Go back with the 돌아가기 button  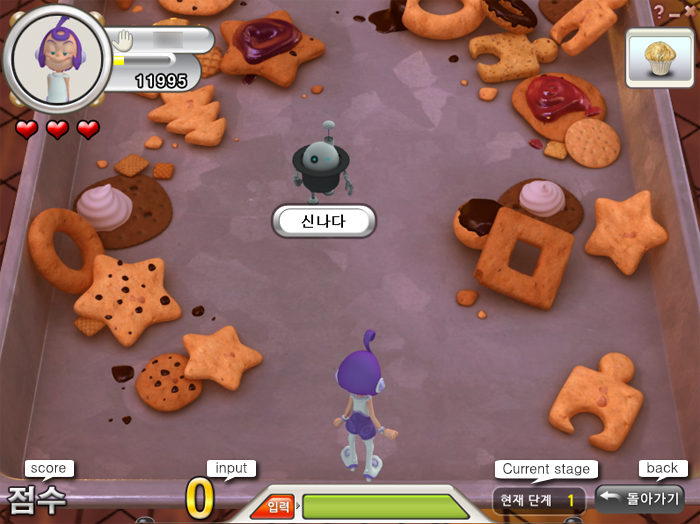click(640, 498)
